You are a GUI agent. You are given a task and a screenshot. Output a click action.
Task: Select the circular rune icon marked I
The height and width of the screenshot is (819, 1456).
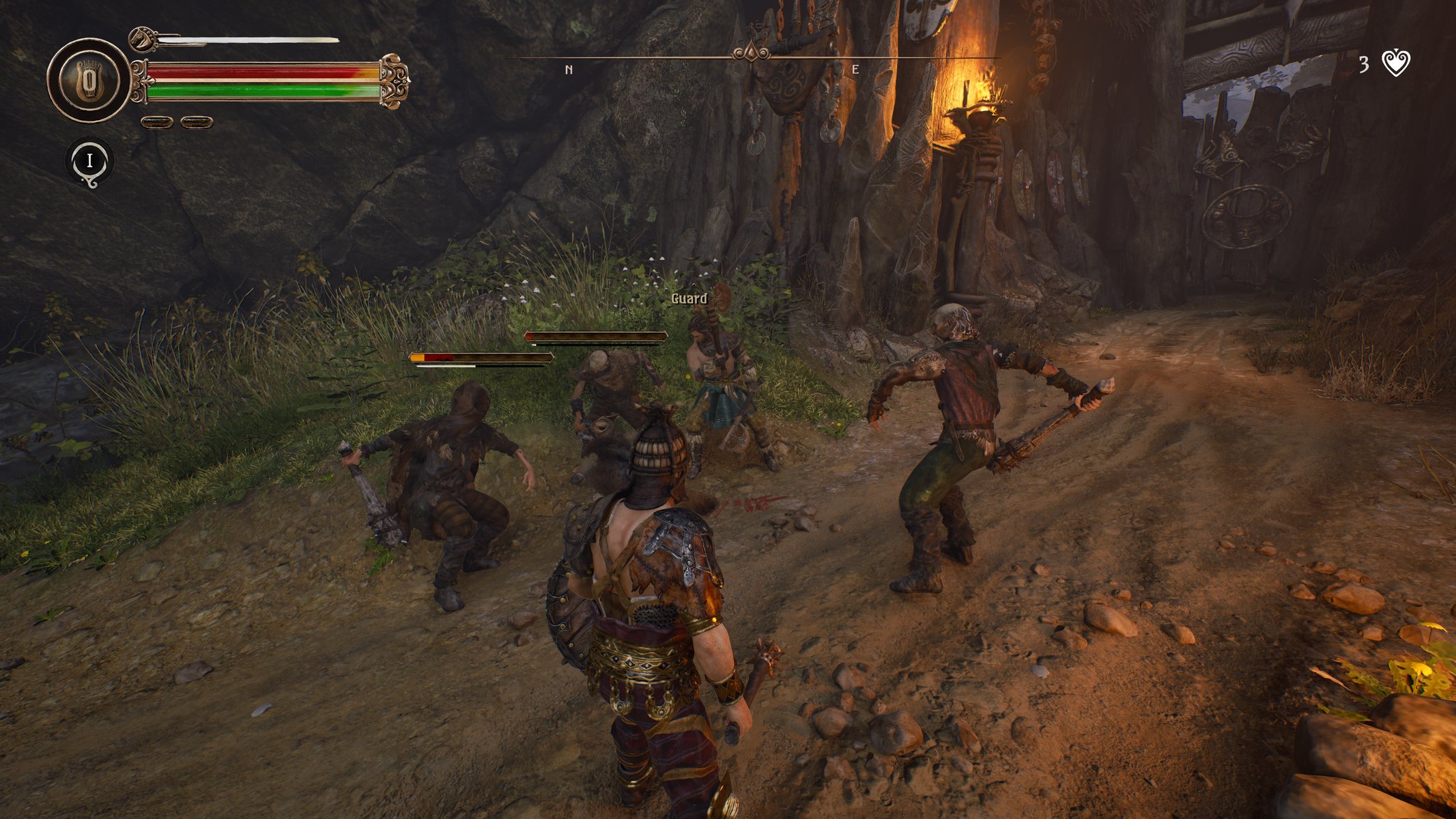(89, 162)
